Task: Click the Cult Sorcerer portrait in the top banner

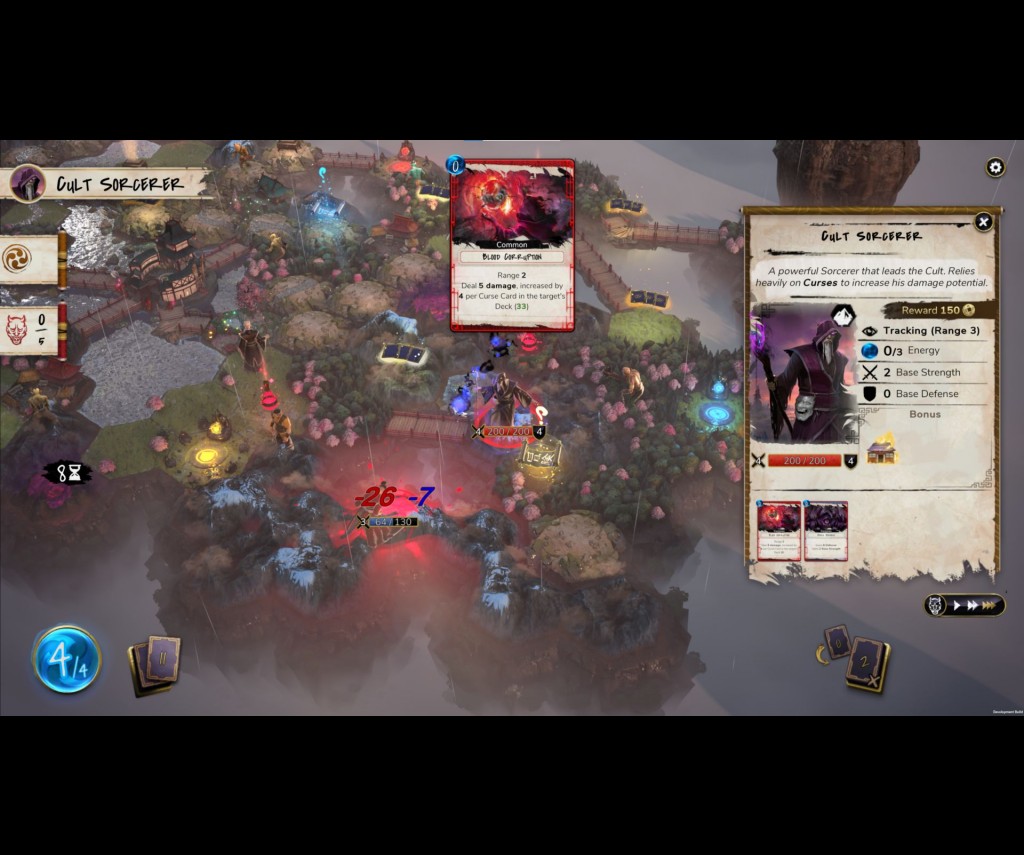Action: (x=27, y=184)
